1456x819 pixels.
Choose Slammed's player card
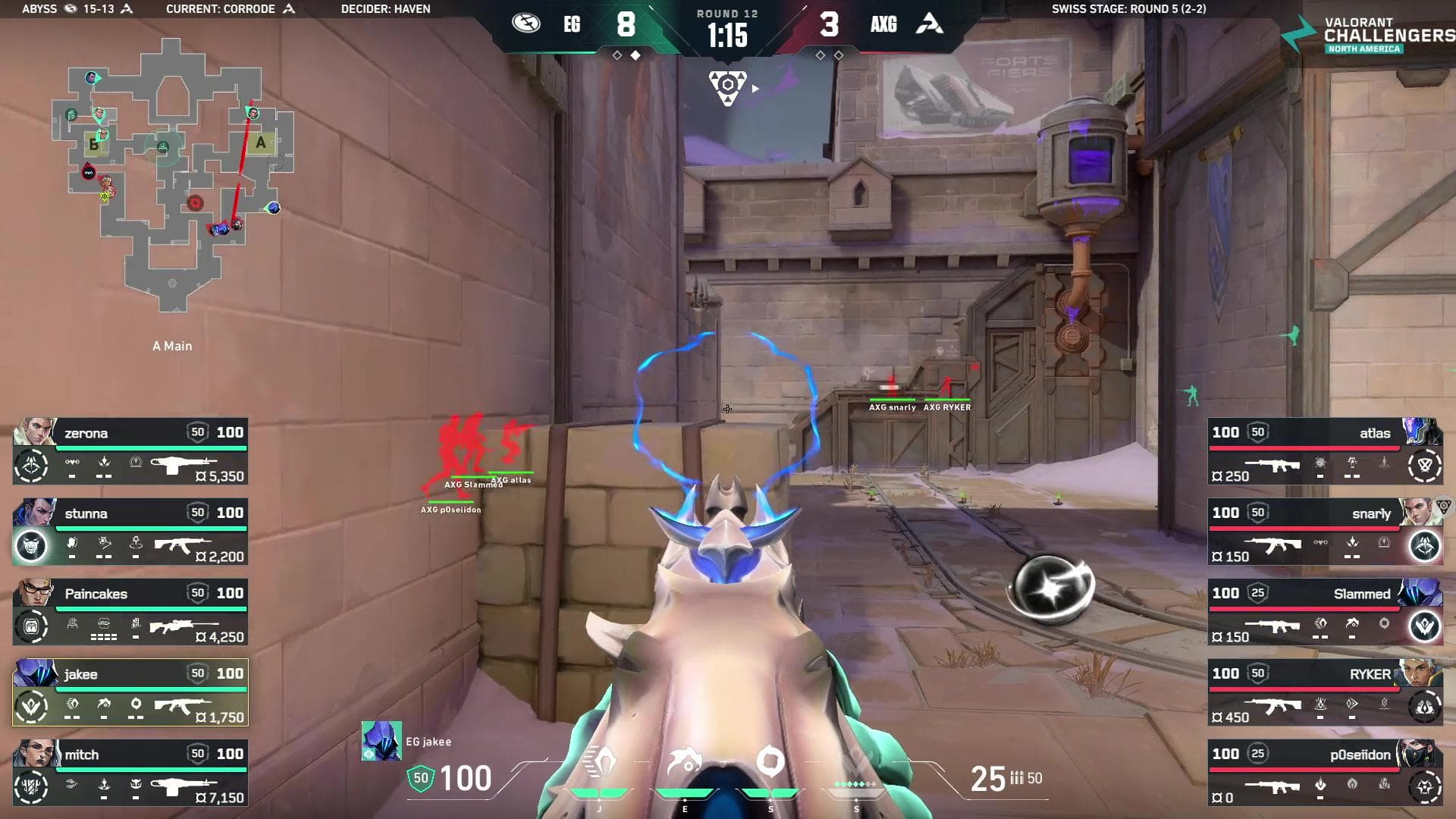pos(1325,612)
